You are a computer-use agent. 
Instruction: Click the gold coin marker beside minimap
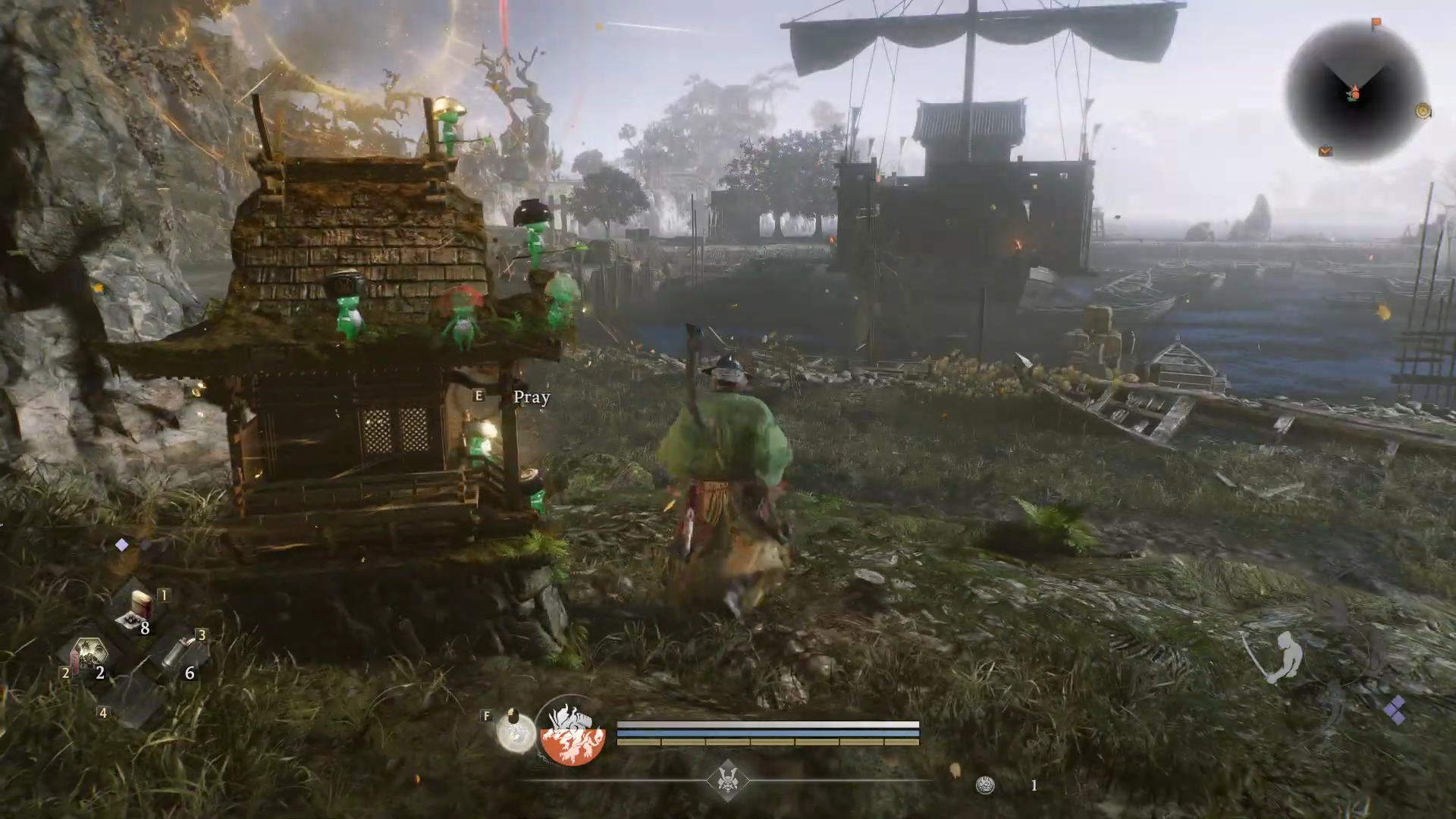click(1423, 111)
